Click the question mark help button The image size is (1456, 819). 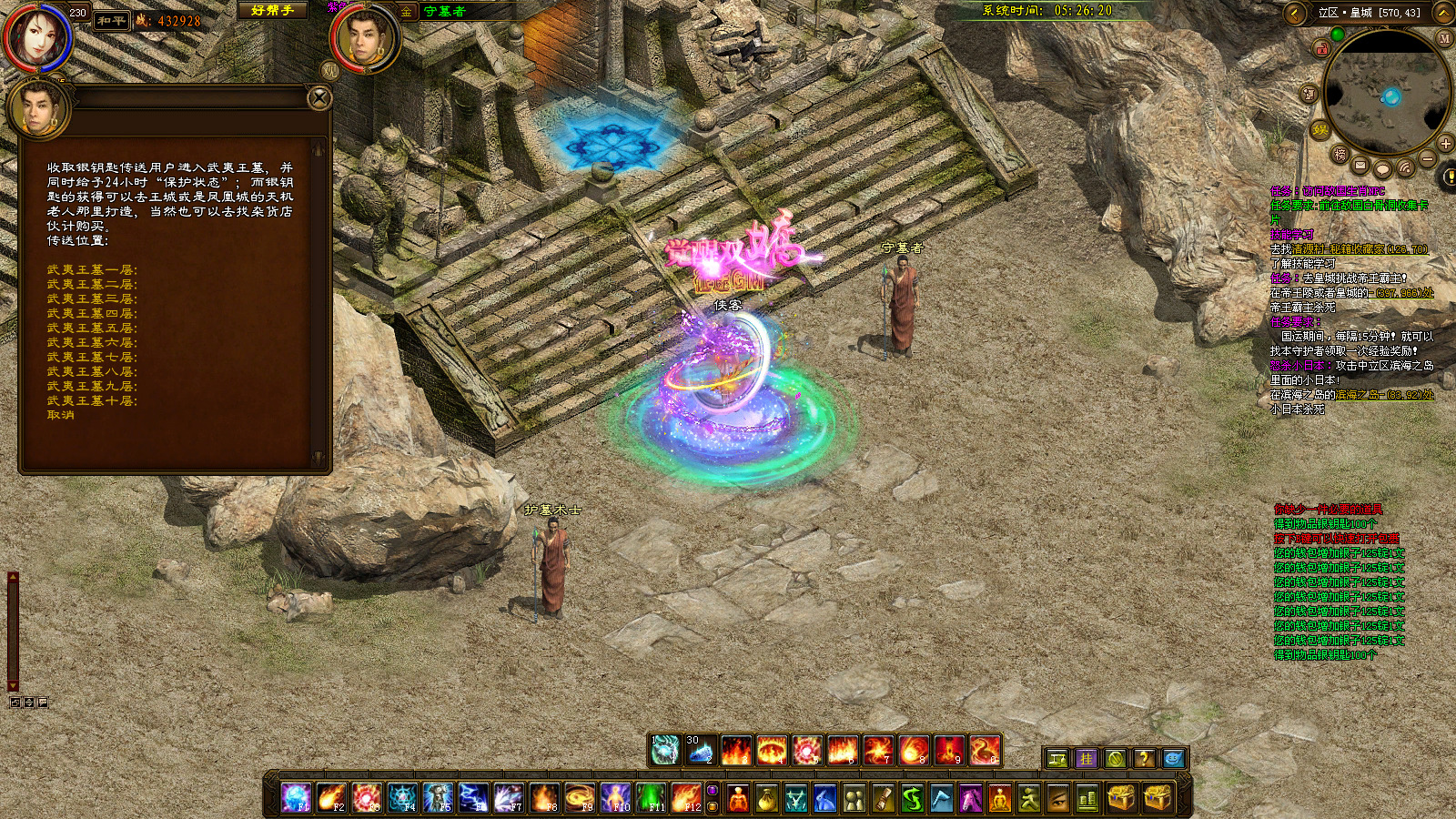1144,758
